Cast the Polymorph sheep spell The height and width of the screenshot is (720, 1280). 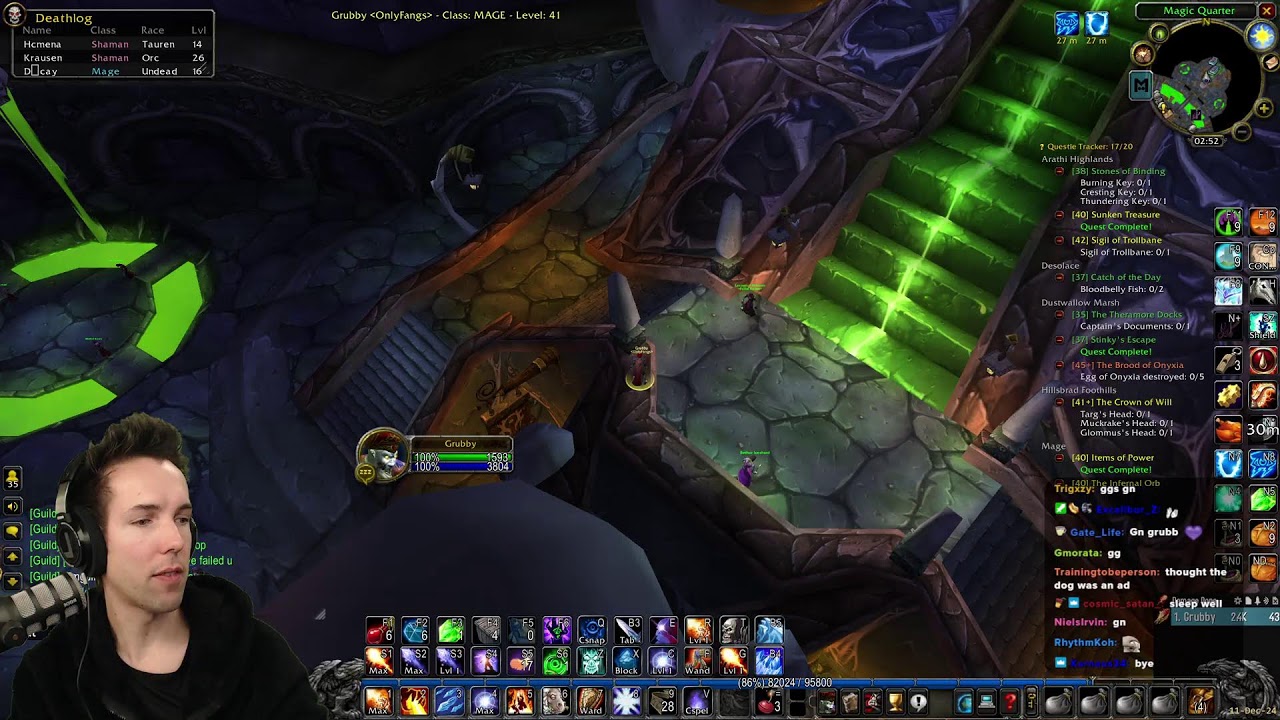click(555, 701)
